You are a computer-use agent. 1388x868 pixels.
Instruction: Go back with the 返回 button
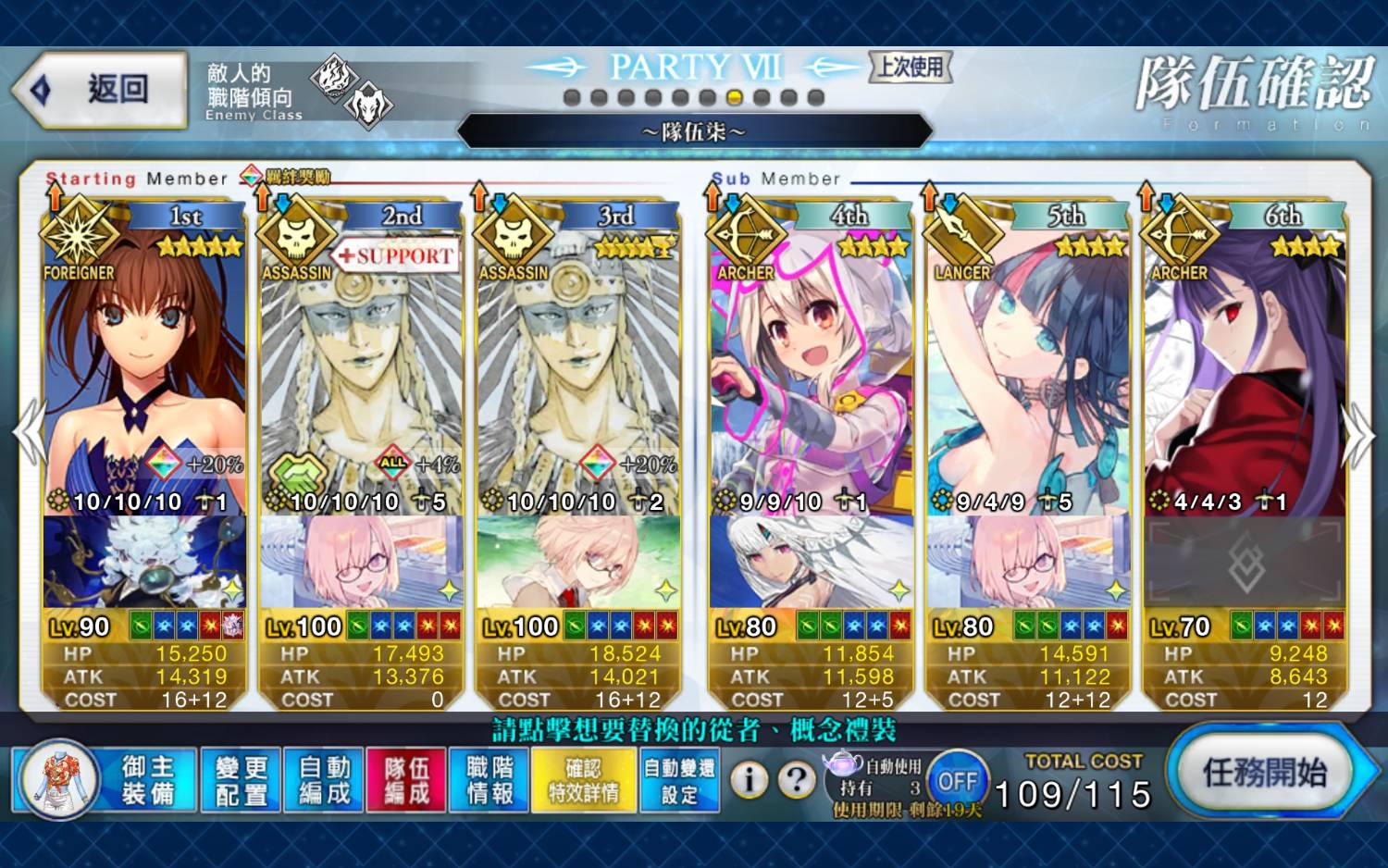coord(102,90)
